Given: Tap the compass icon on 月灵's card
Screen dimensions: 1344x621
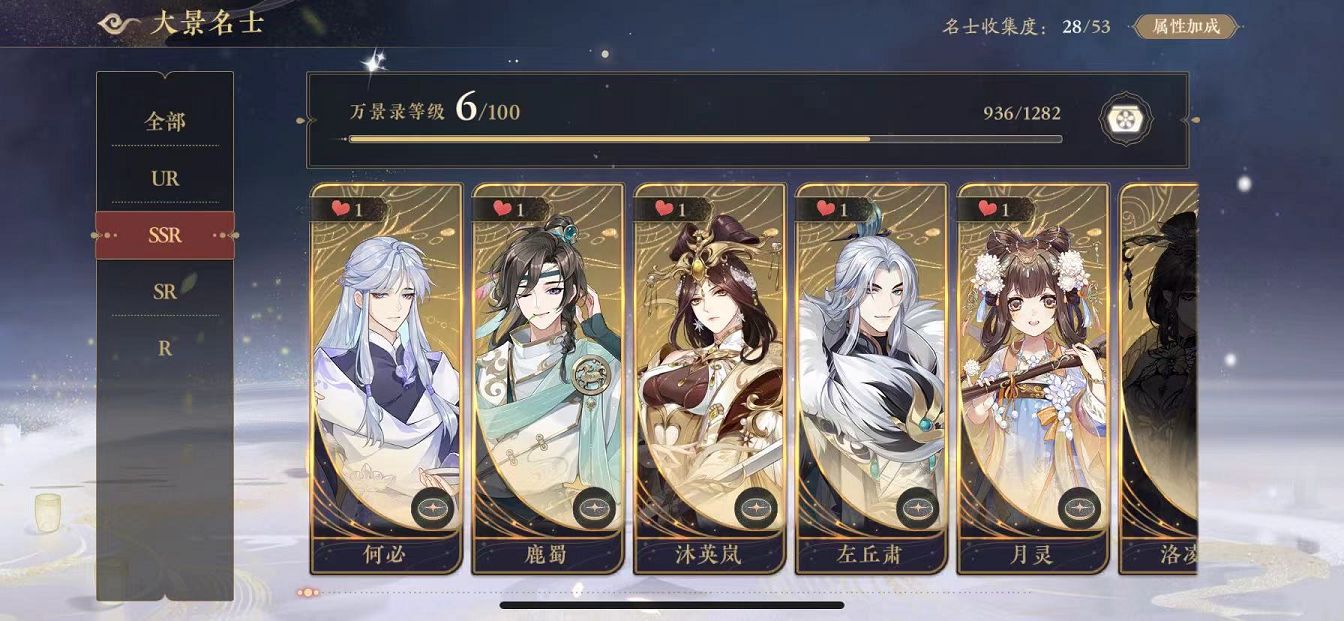Looking at the screenshot, I should point(1080,508).
